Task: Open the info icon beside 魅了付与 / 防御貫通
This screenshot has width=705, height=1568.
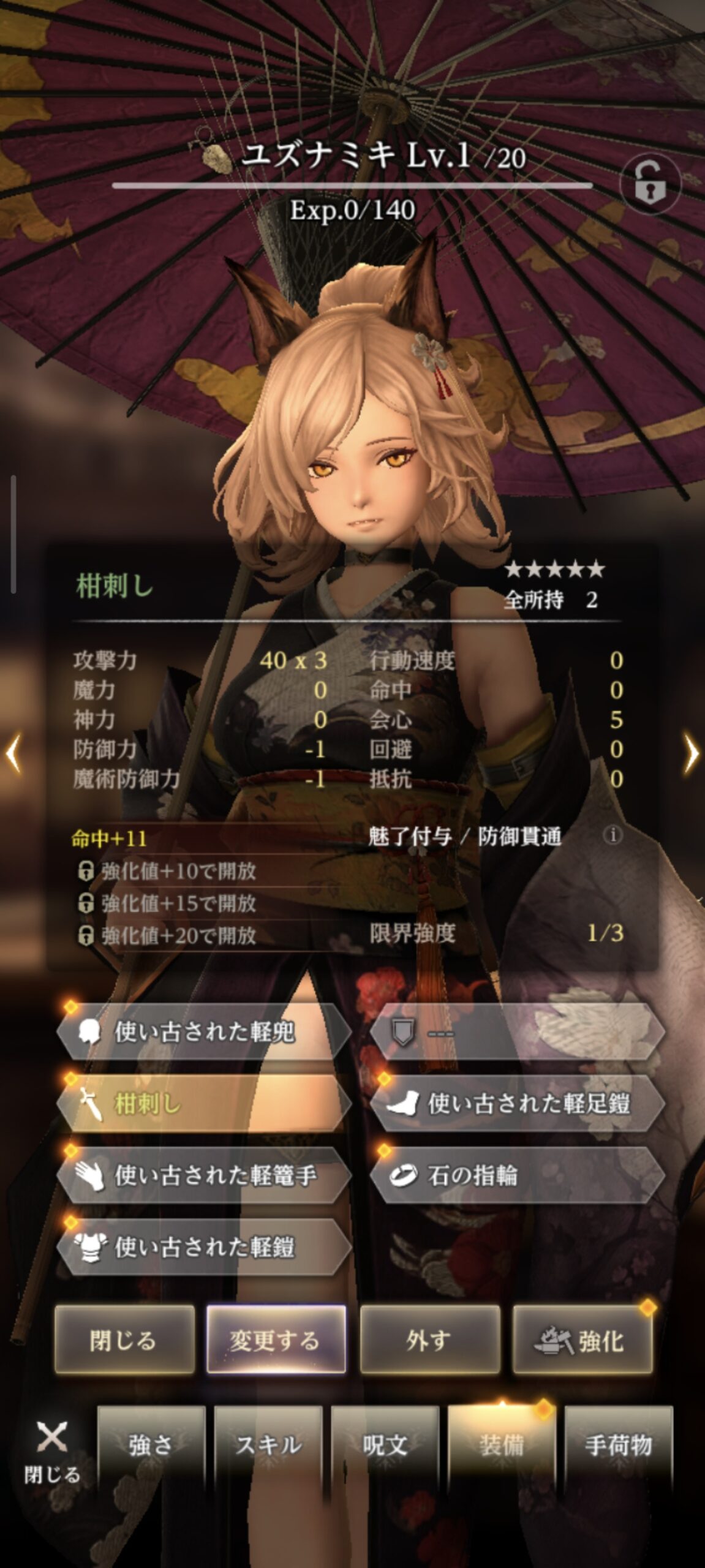Action: [x=612, y=835]
